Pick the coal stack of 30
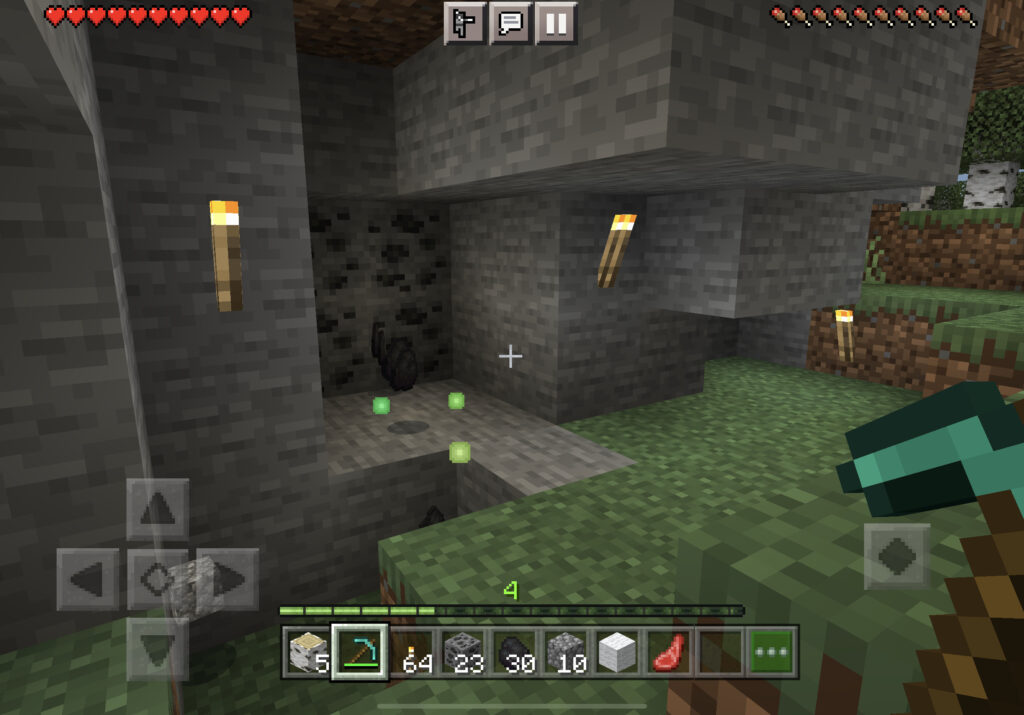The width and height of the screenshot is (1024, 715). (x=515, y=652)
